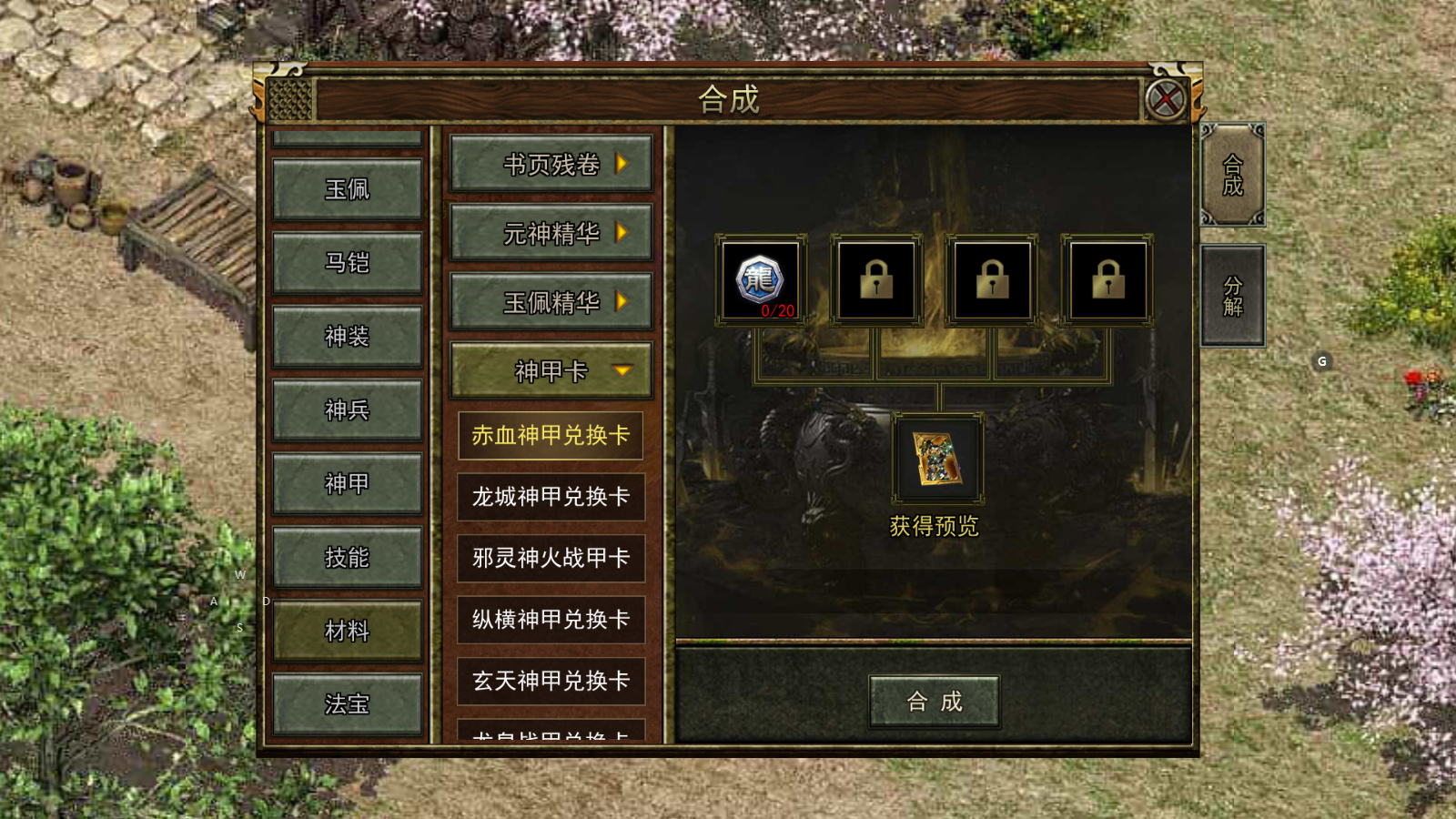Switch to the 神装 category
1456x819 pixels.
click(347, 337)
